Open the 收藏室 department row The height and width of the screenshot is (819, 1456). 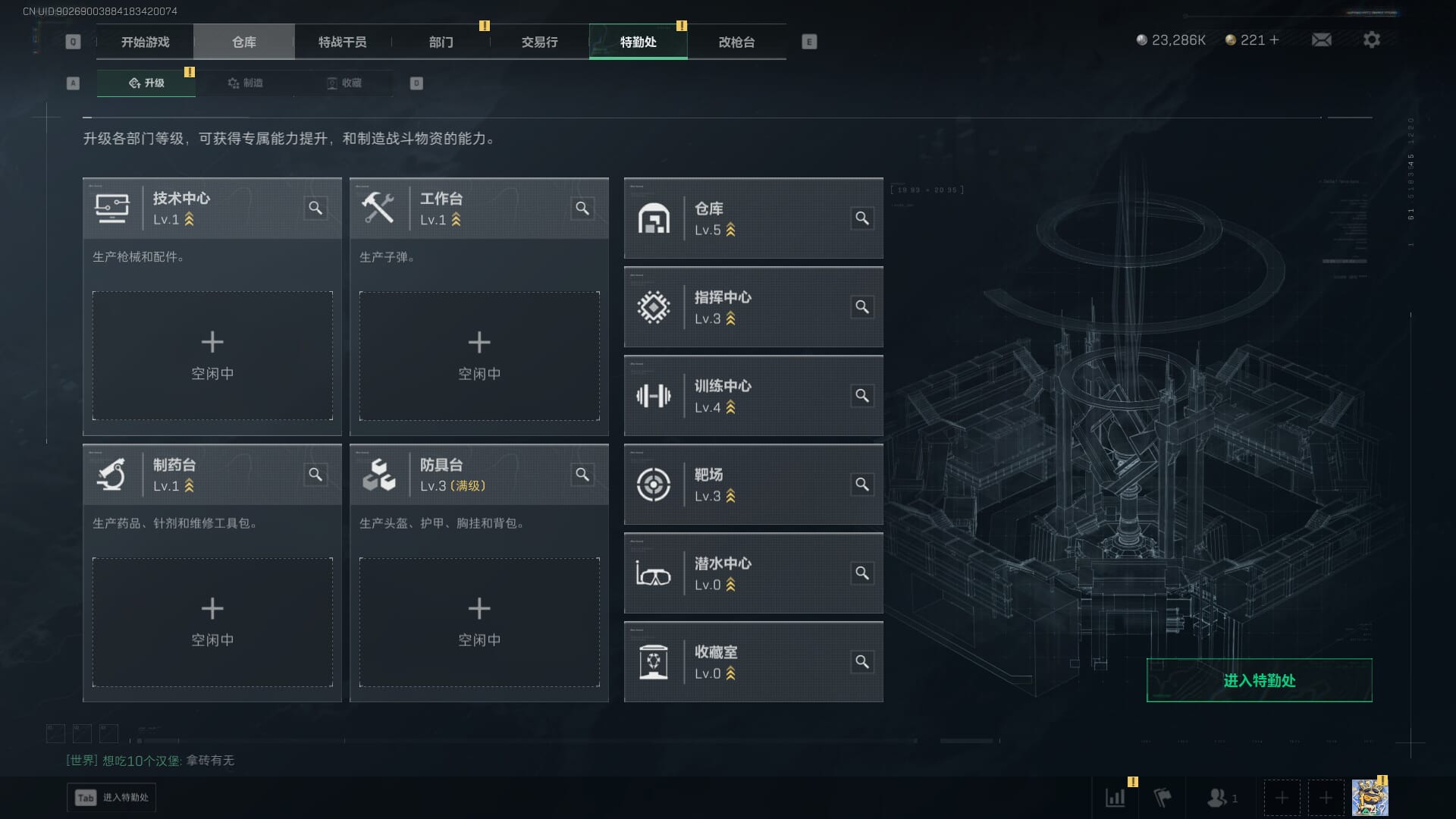[x=753, y=662]
